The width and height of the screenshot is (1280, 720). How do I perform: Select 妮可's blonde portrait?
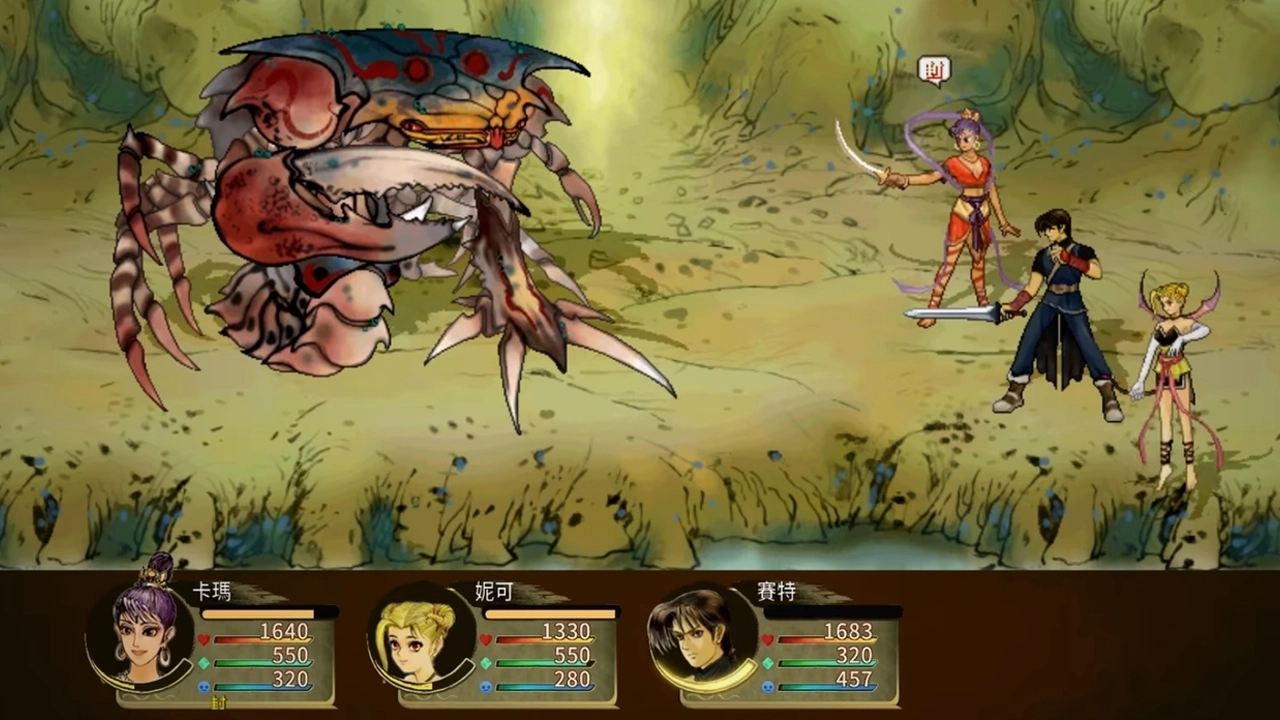tap(420, 638)
